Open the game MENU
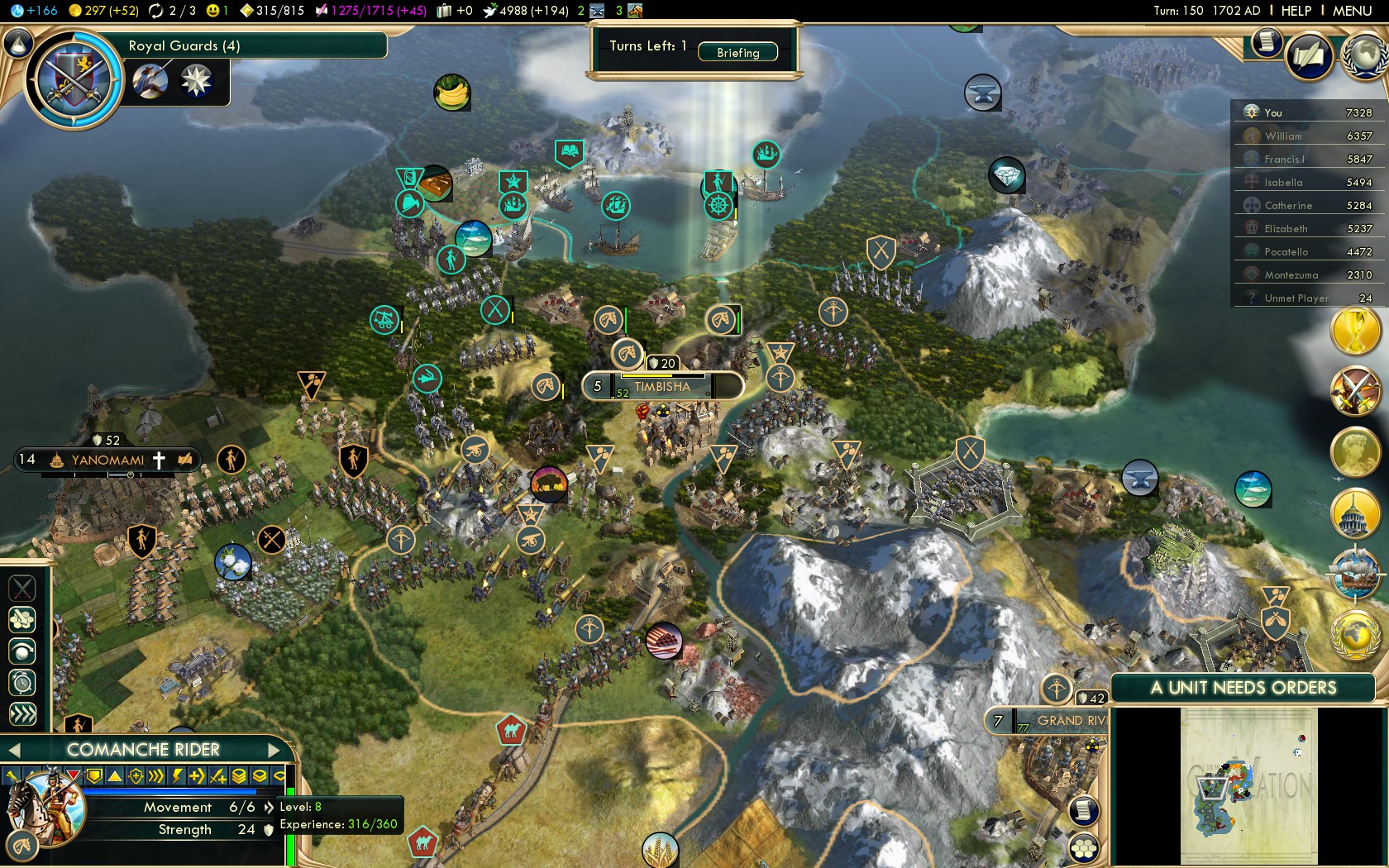Viewport: 1389px width, 868px height. [1352, 11]
